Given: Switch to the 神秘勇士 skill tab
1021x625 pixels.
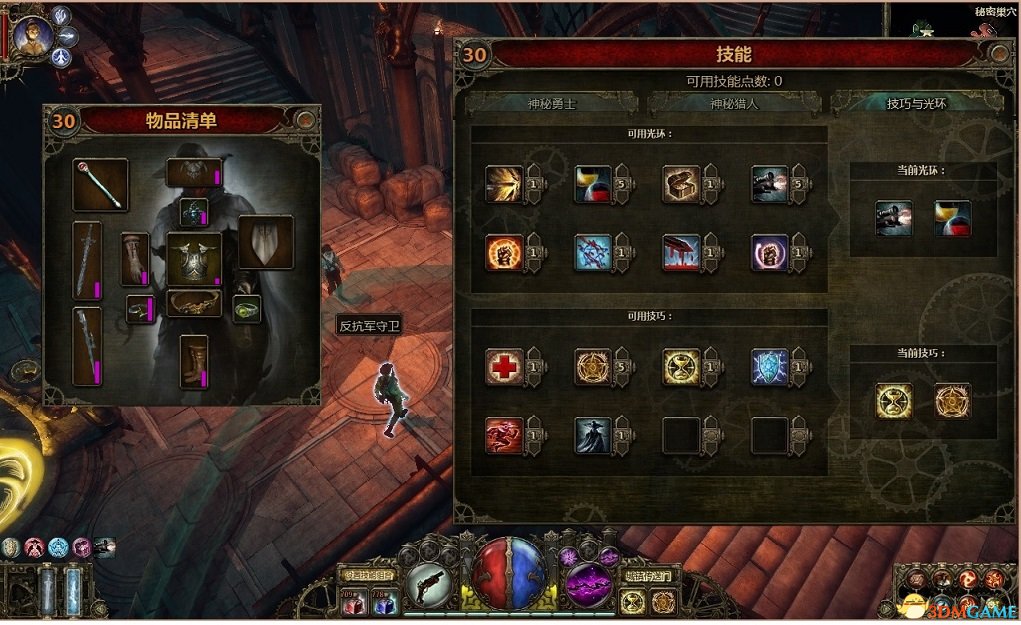Looking at the screenshot, I should (552, 103).
